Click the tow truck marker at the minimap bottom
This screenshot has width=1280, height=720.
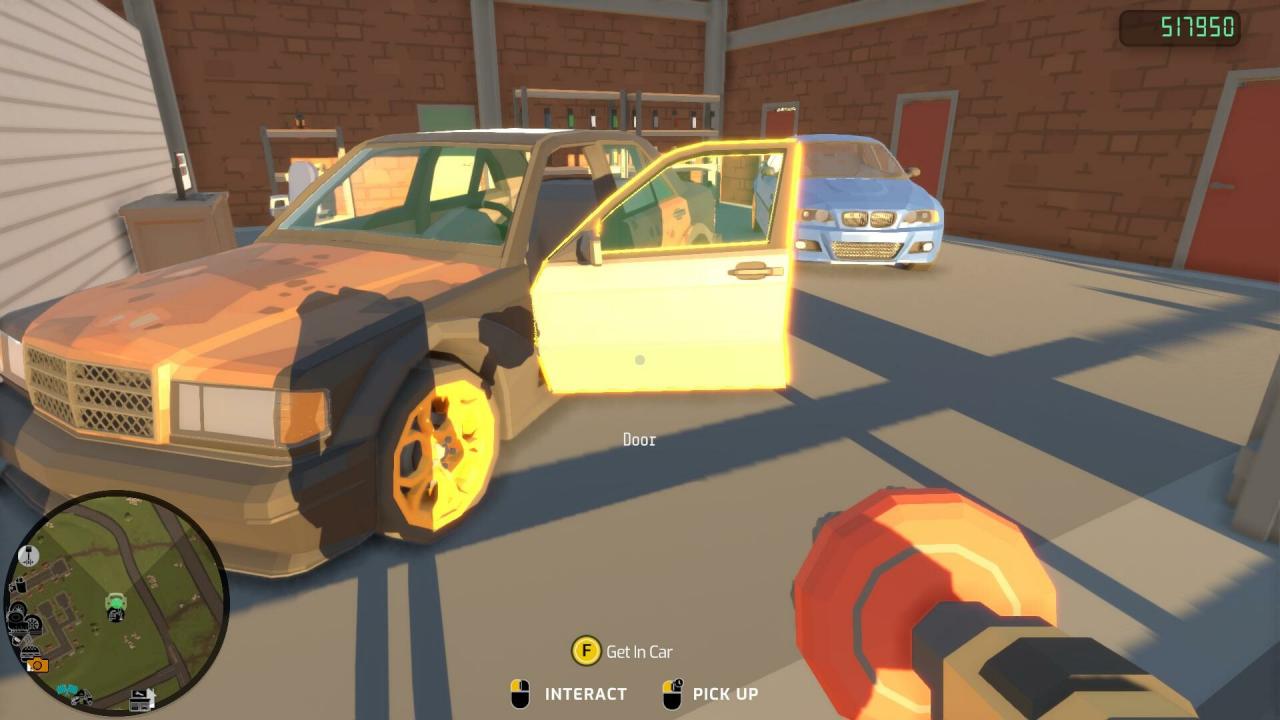[x=82, y=696]
